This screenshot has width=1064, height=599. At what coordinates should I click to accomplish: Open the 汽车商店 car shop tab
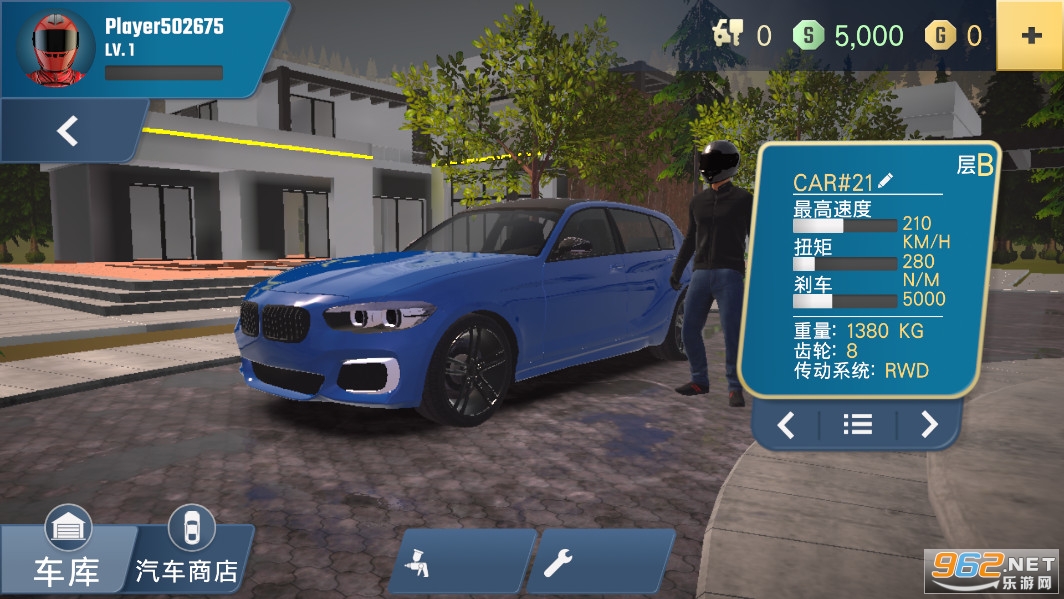point(188,556)
